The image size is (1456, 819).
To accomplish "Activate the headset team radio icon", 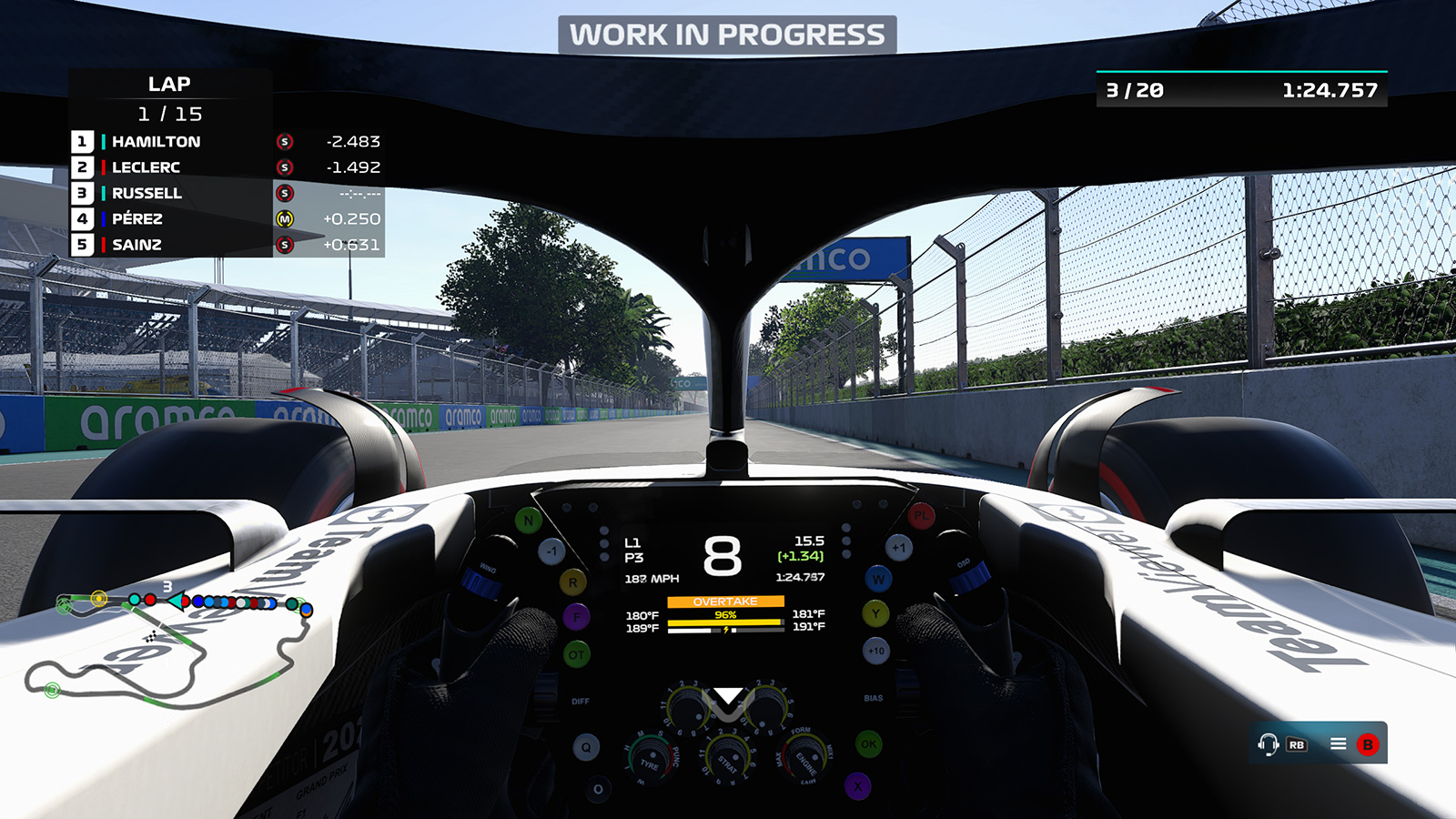I will [x=1268, y=744].
